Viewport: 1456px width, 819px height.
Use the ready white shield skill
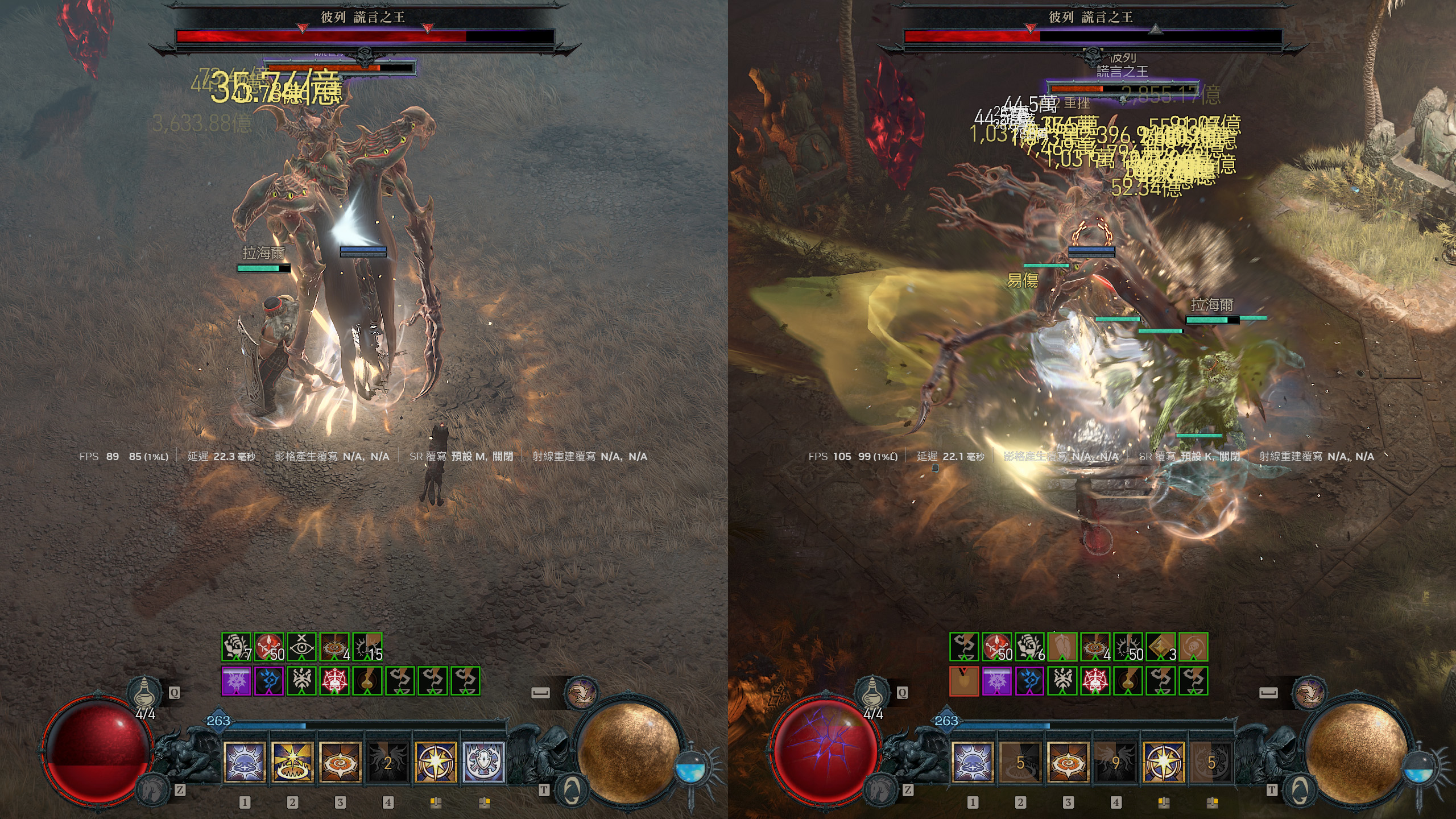click(484, 762)
